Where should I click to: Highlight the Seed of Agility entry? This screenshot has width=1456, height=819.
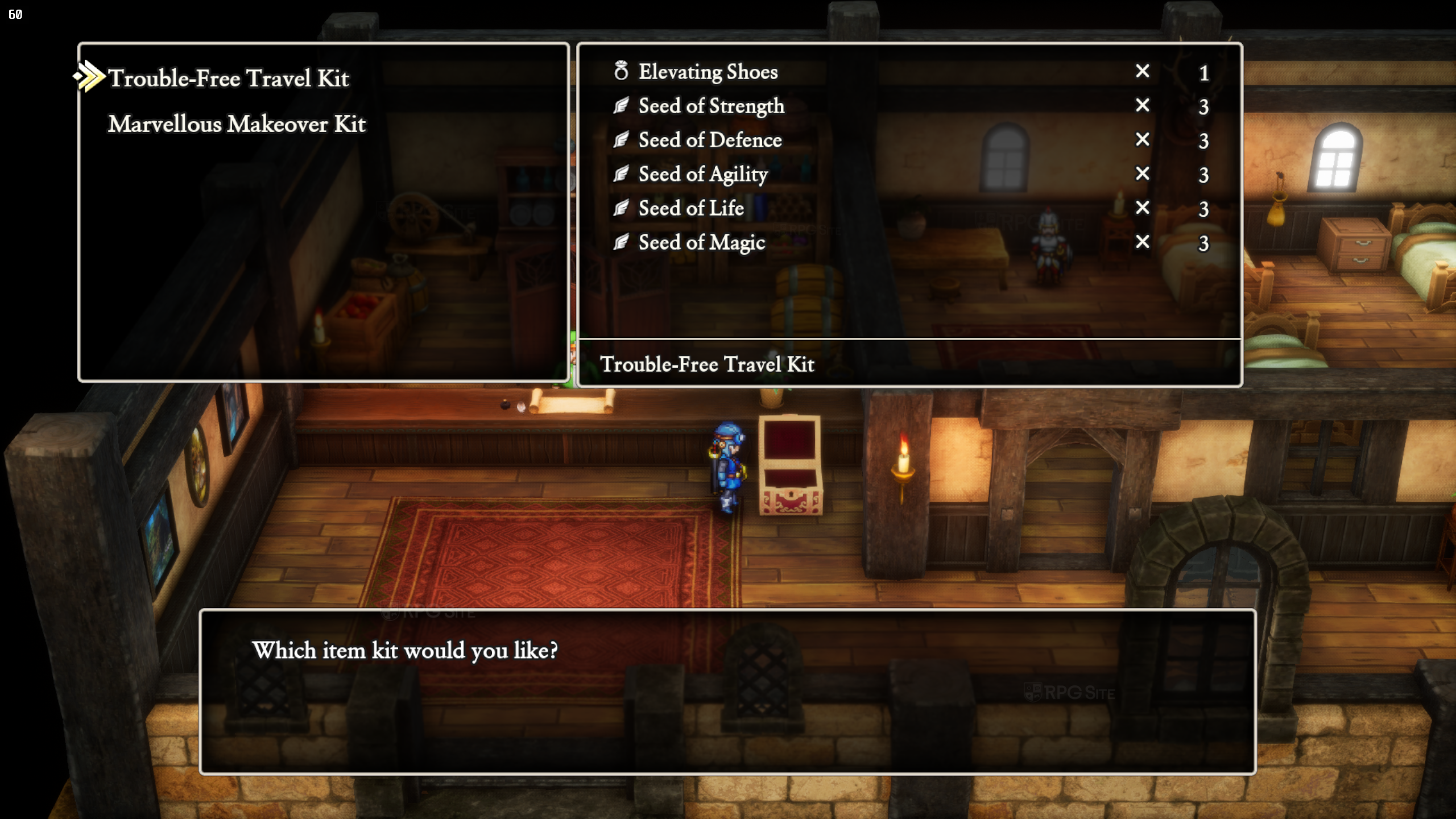[x=703, y=175]
